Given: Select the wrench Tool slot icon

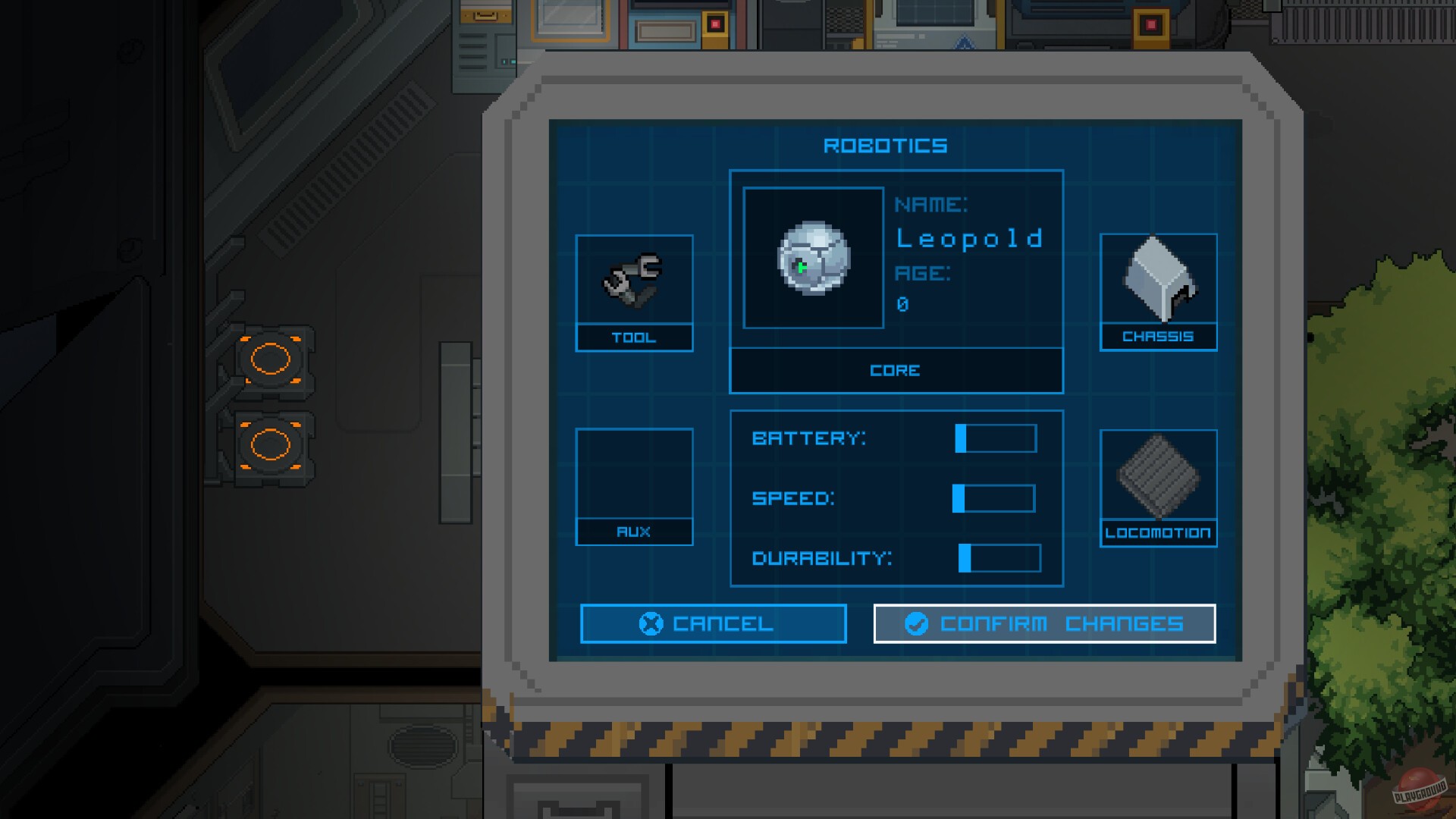Looking at the screenshot, I should (x=634, y=281).
